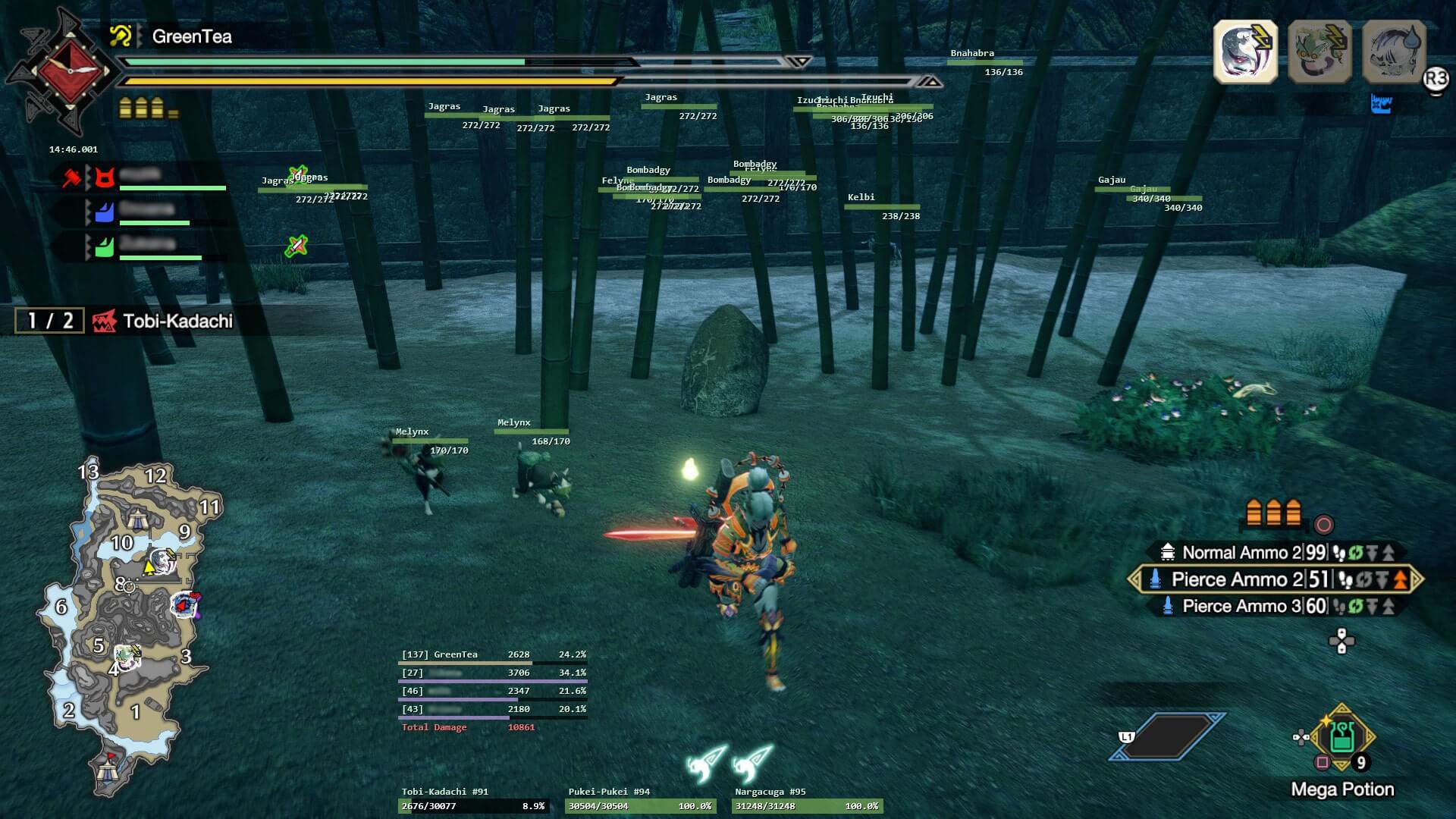1456x819 pixels.
Task: Click the Kelbi health bar label
Action: (861, 197)
